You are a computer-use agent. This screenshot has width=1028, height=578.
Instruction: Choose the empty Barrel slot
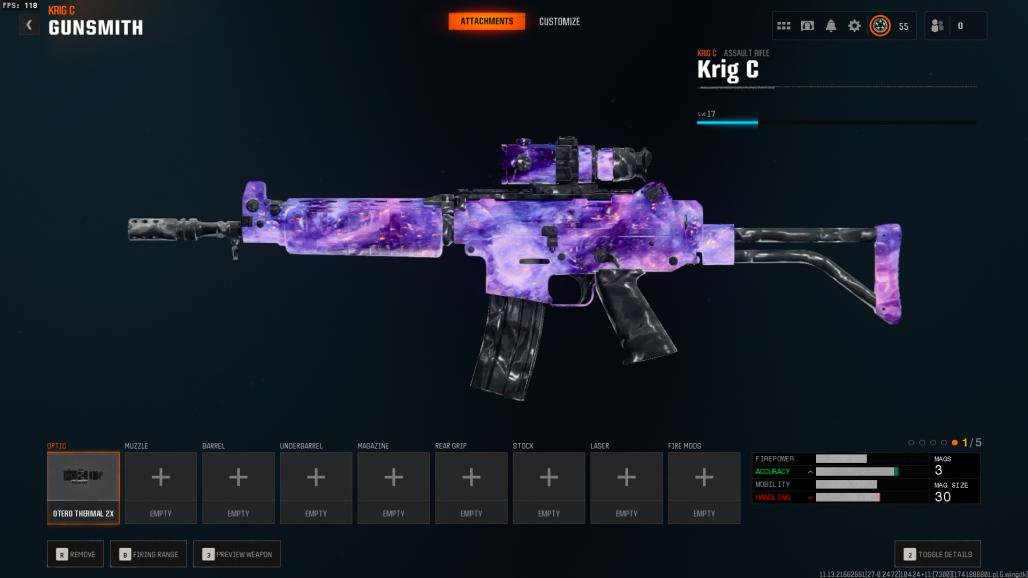click(238, 487)
